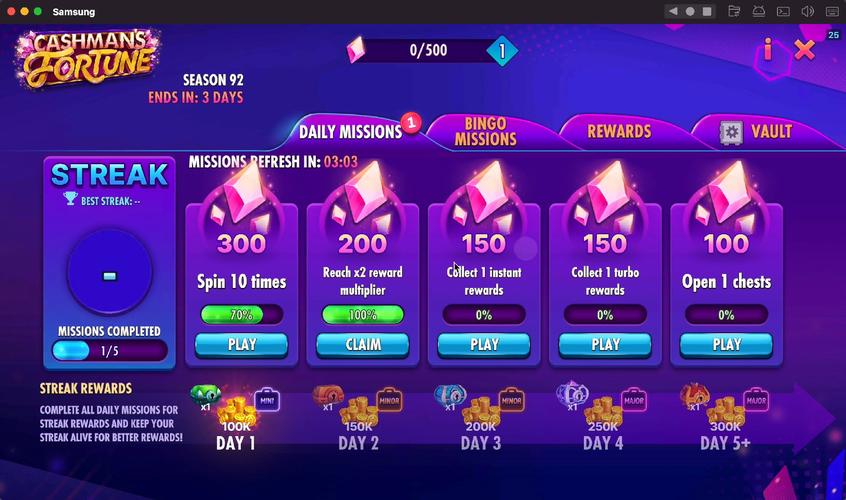This screenshot has height=500, width=846.
Task: Play the Open 1 chests mission
Action: point(726,345)
